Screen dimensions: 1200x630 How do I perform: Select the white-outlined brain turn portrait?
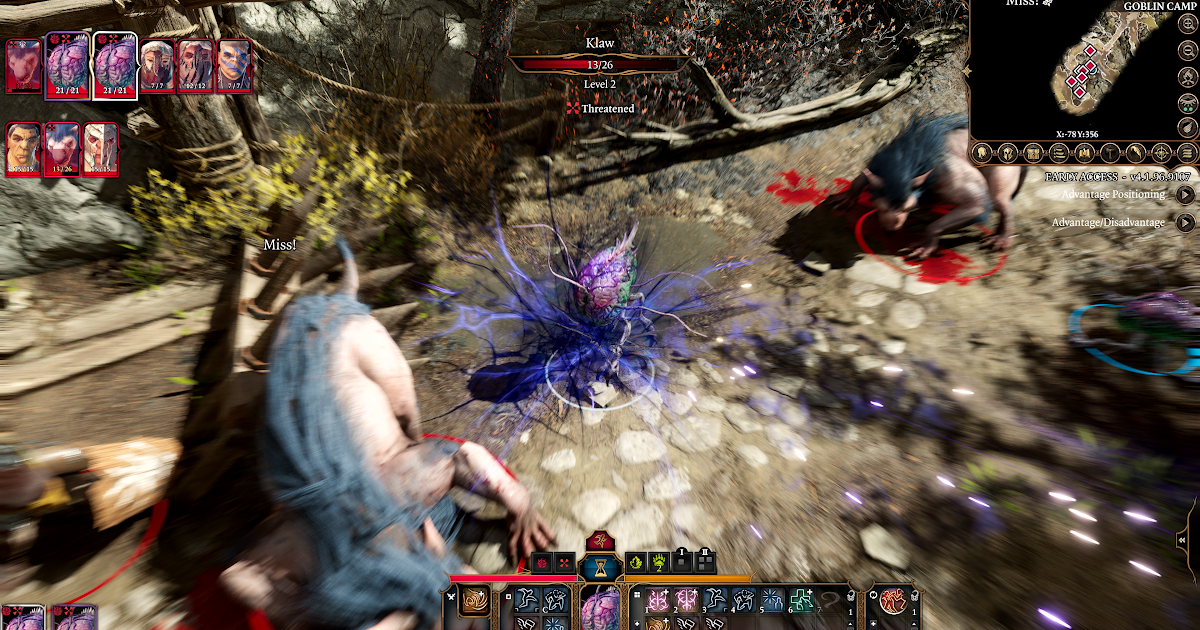tap(113, 67)
